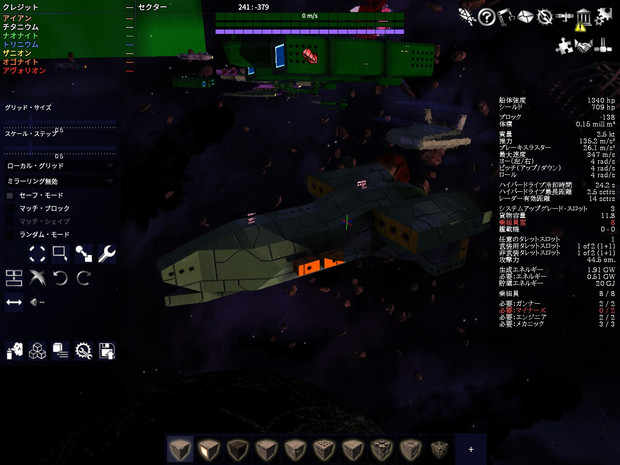Open the mail envelope icon
This screenshot has height=465, width=620.
[525, 17]
